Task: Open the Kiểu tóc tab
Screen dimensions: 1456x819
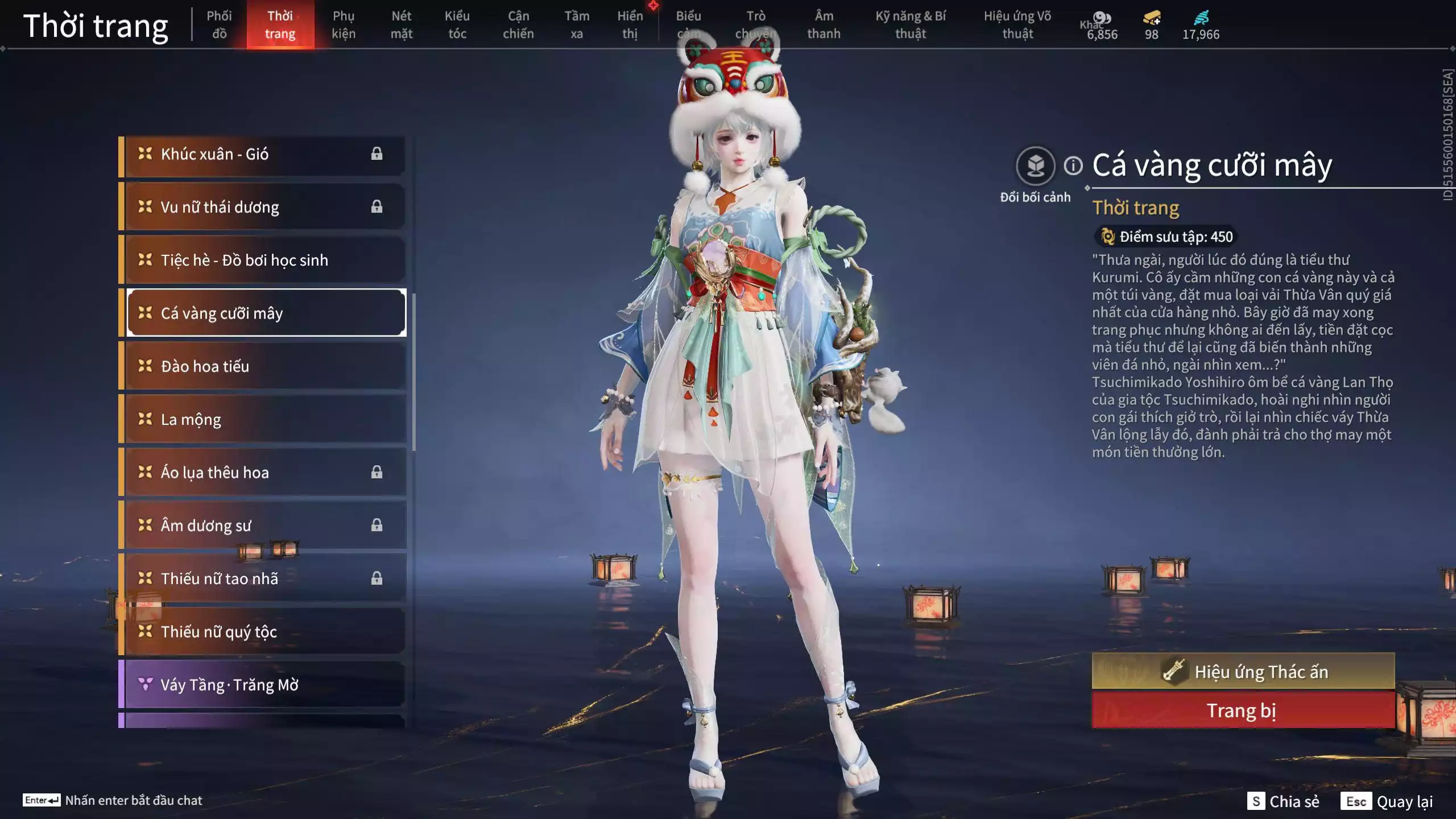Action: 457,24
